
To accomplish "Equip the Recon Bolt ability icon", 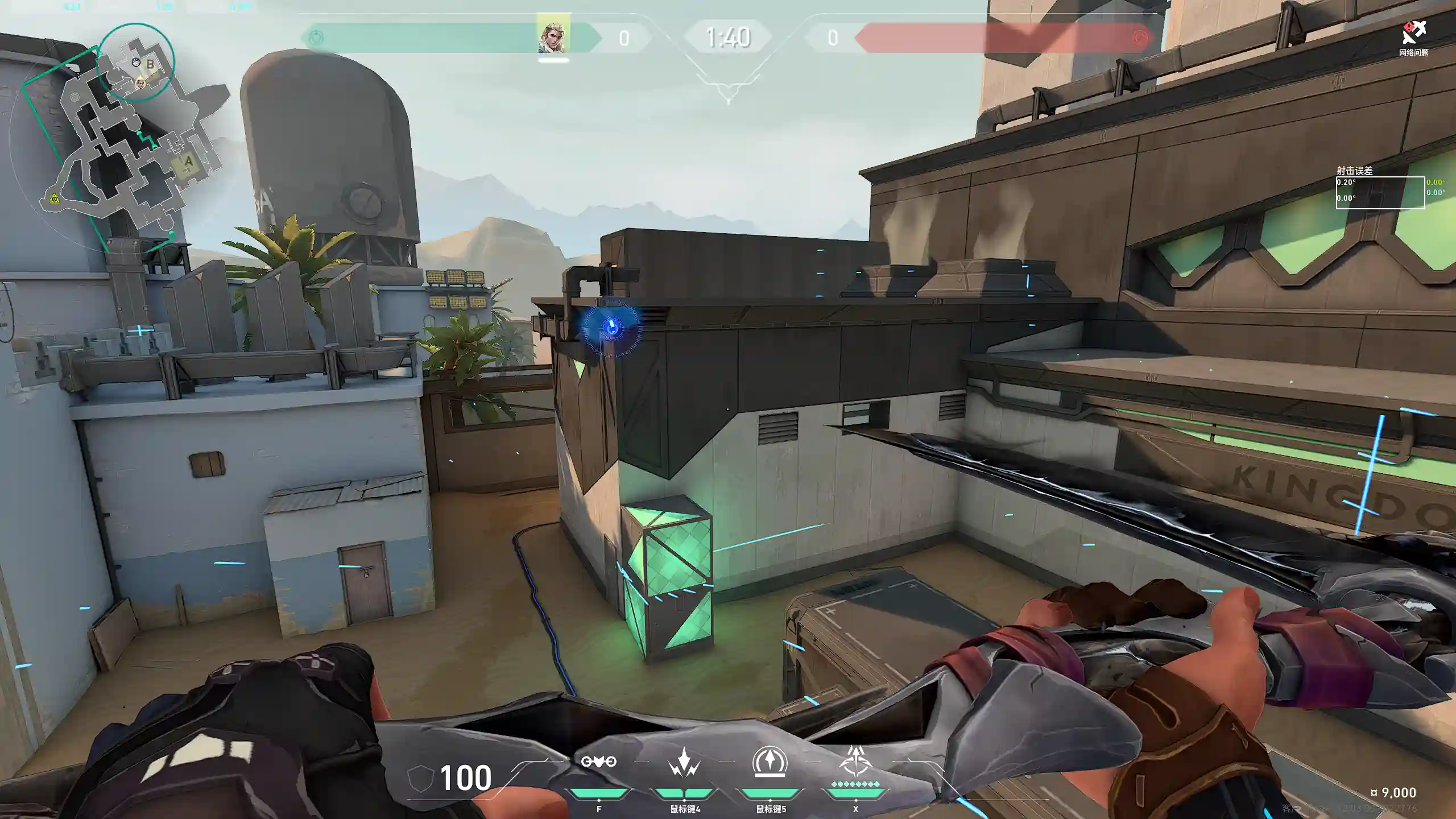I will point(770,762).
